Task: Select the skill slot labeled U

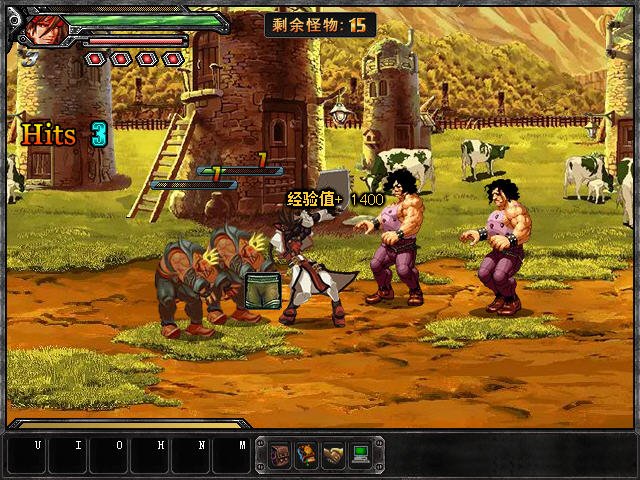Action: (26, 455)
